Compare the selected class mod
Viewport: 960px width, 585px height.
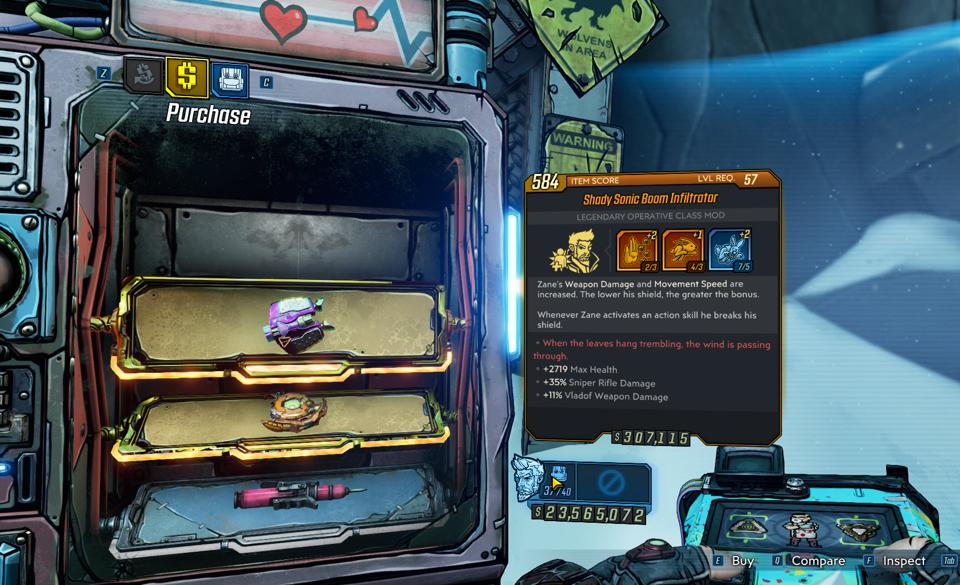click(808, 561)
